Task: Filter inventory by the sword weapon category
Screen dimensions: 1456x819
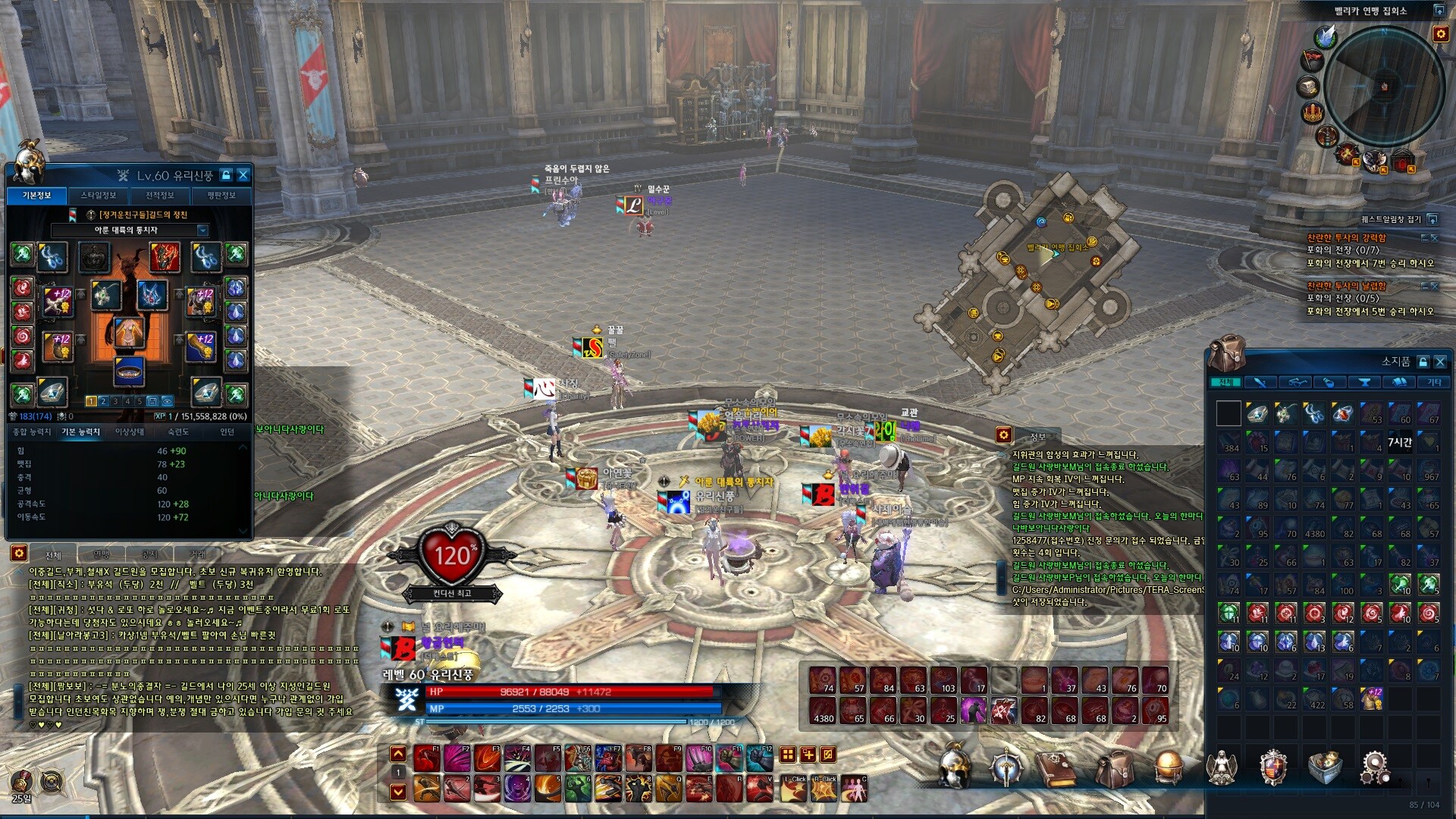Action: click(1260, 382)
